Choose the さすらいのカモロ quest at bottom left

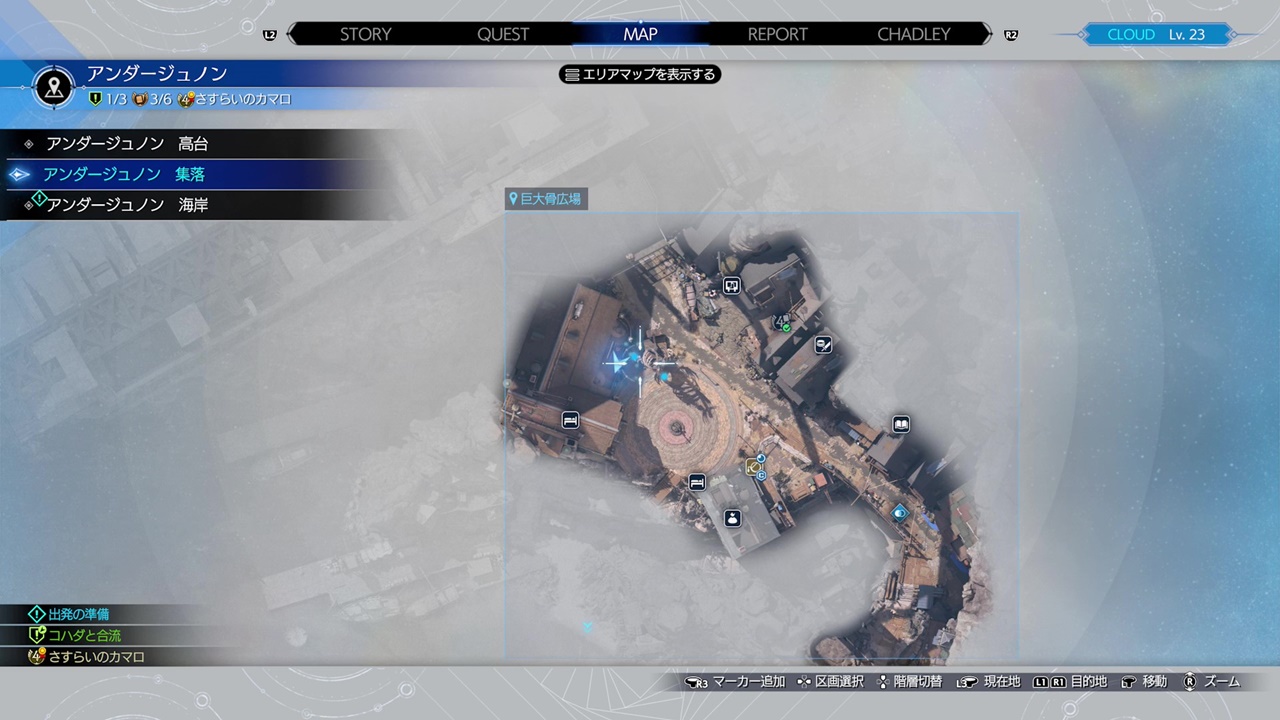96,657
